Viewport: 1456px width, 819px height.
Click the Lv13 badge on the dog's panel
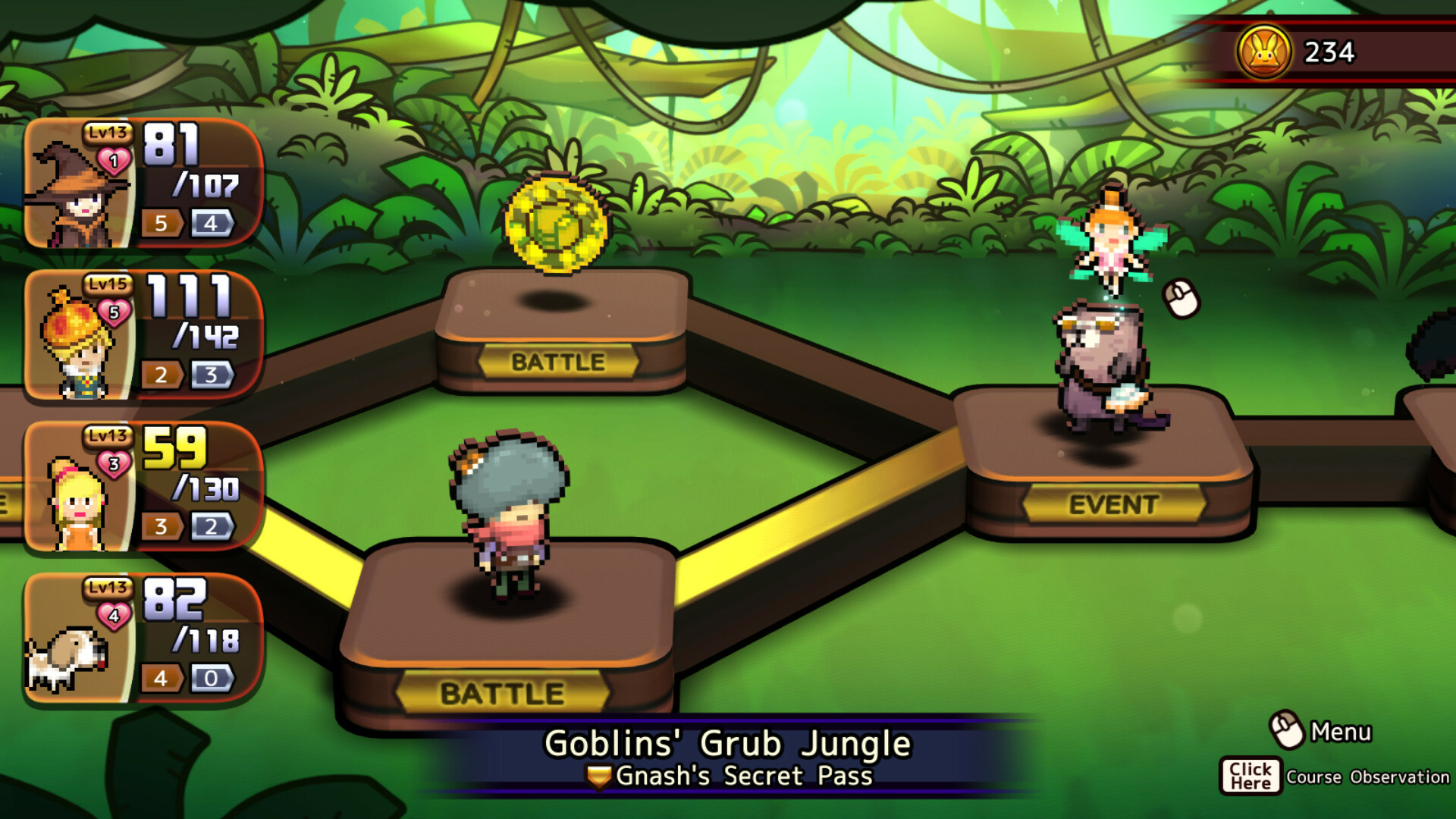106,588
